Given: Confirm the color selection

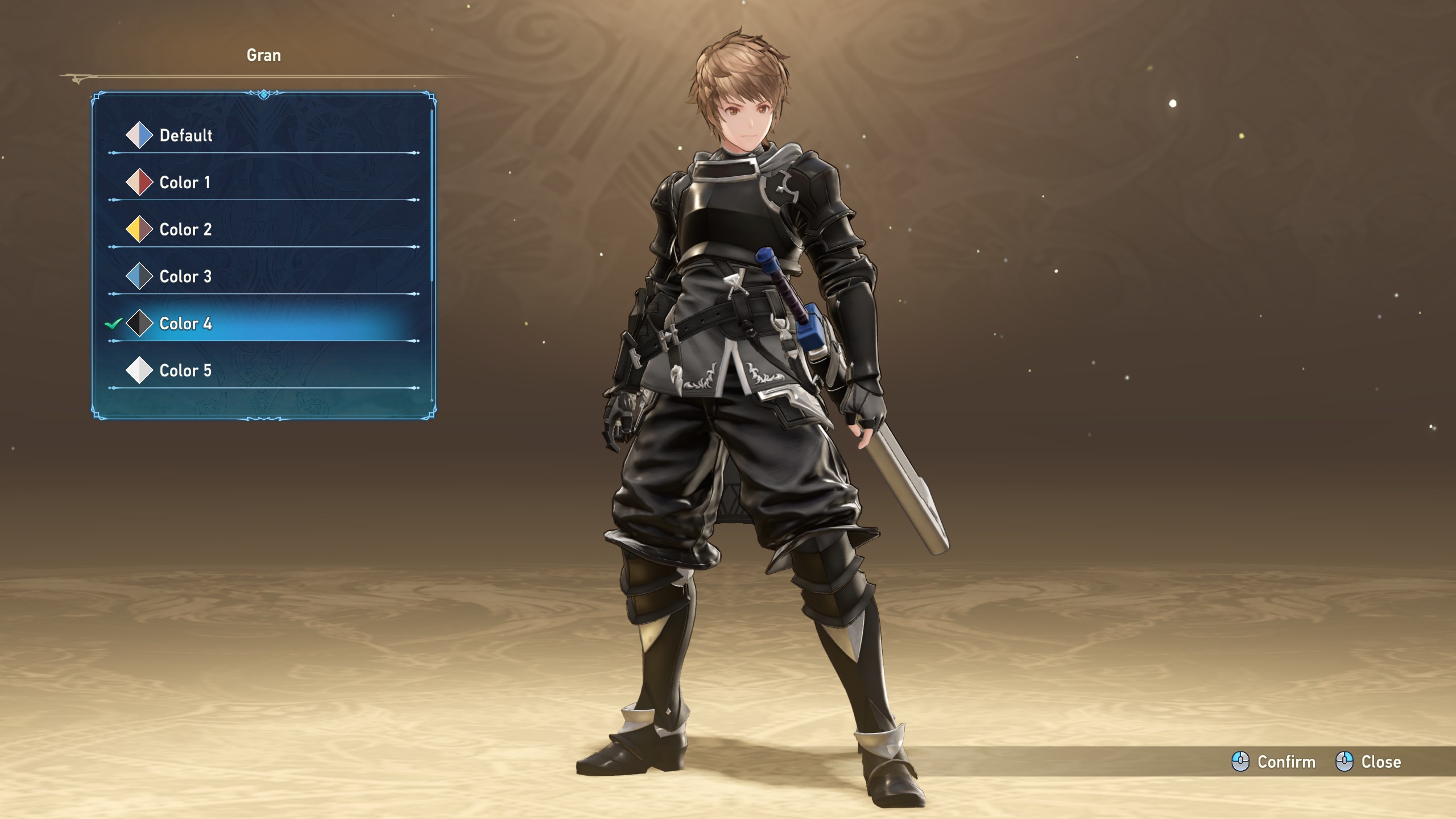Looking at the screenshot, I should pyautogui.click(x=1274, y=762).
